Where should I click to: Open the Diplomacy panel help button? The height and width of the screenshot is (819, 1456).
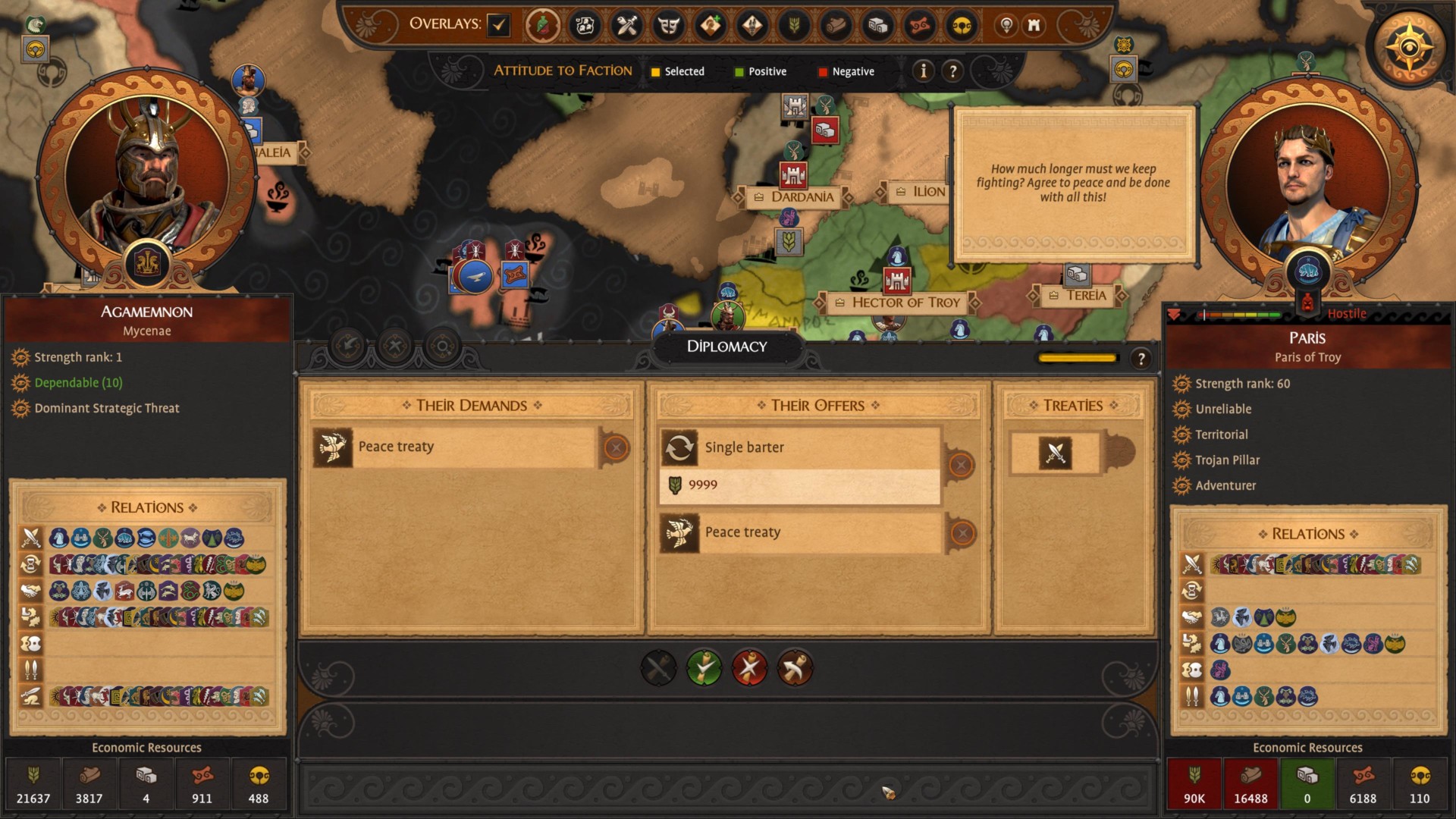tap(1141, 359)
